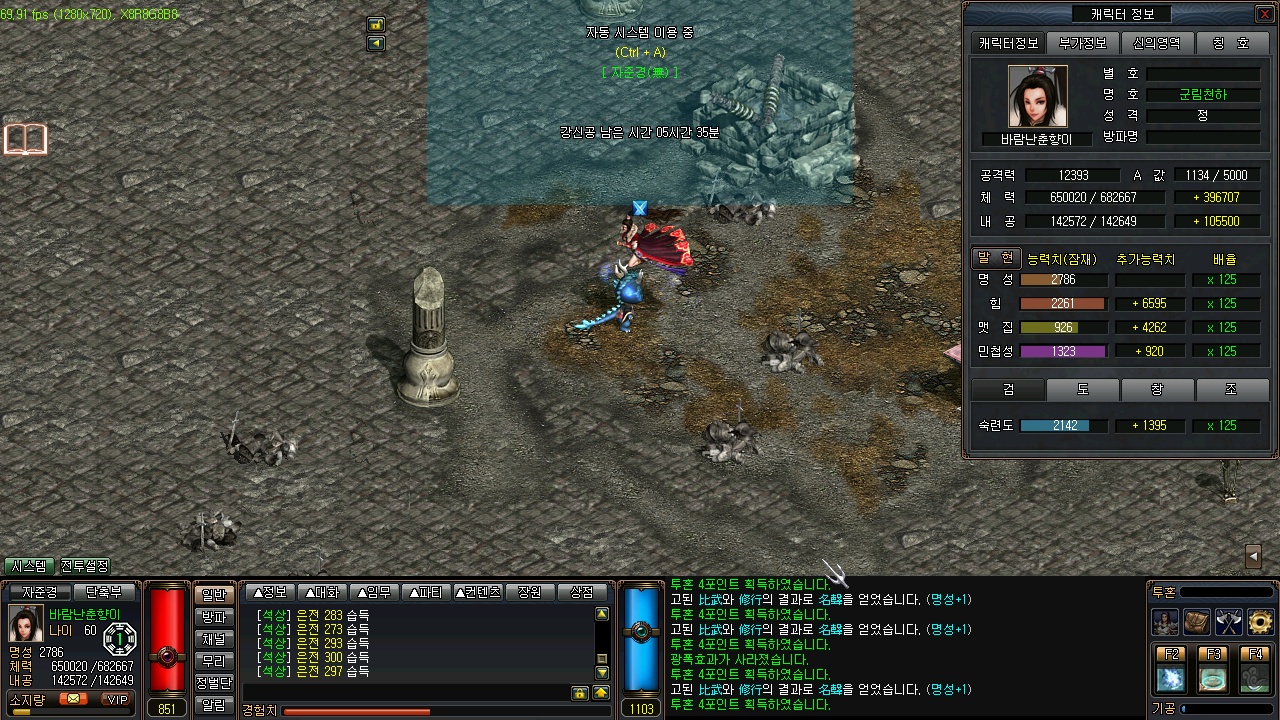Screen dimensions: 1280x720
Task: Open the book icon on the left
Action: pos(26,140)
